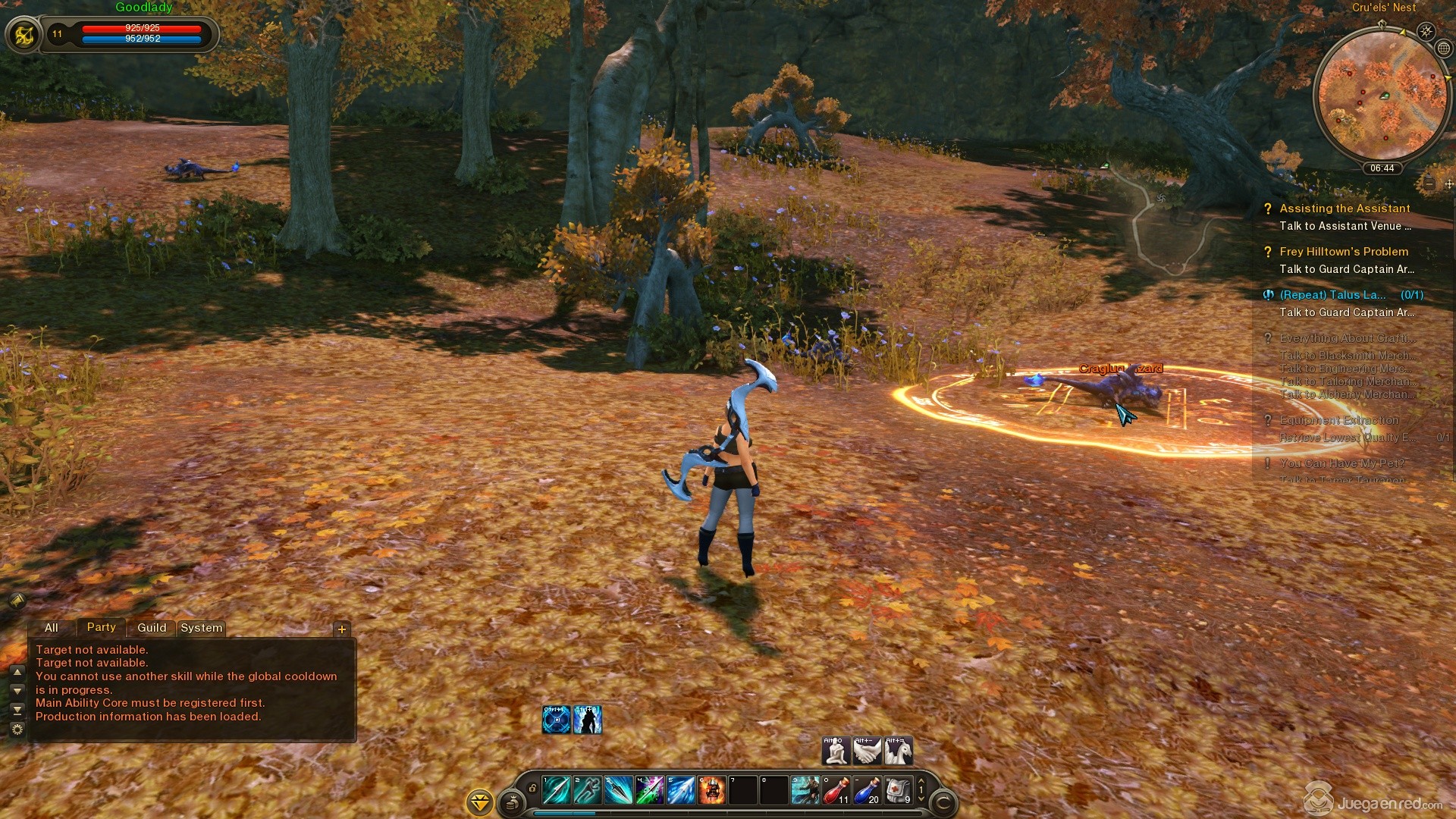The width and height of the screenshot is (1456, 819).
Task: Switch to the Guild chat tab
Action: [152, 628]
